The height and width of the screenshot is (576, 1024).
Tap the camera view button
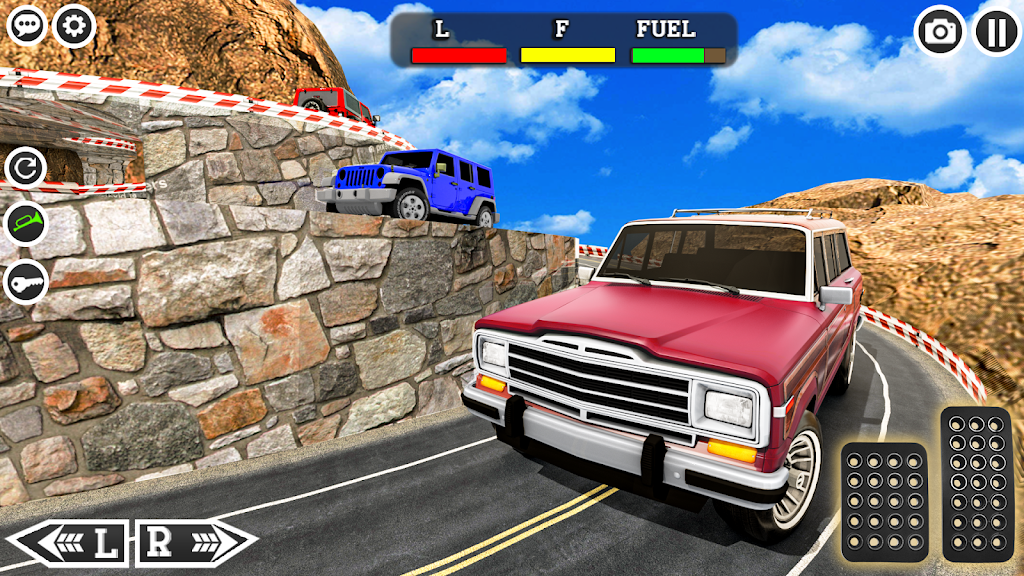[x=940, y=31]
